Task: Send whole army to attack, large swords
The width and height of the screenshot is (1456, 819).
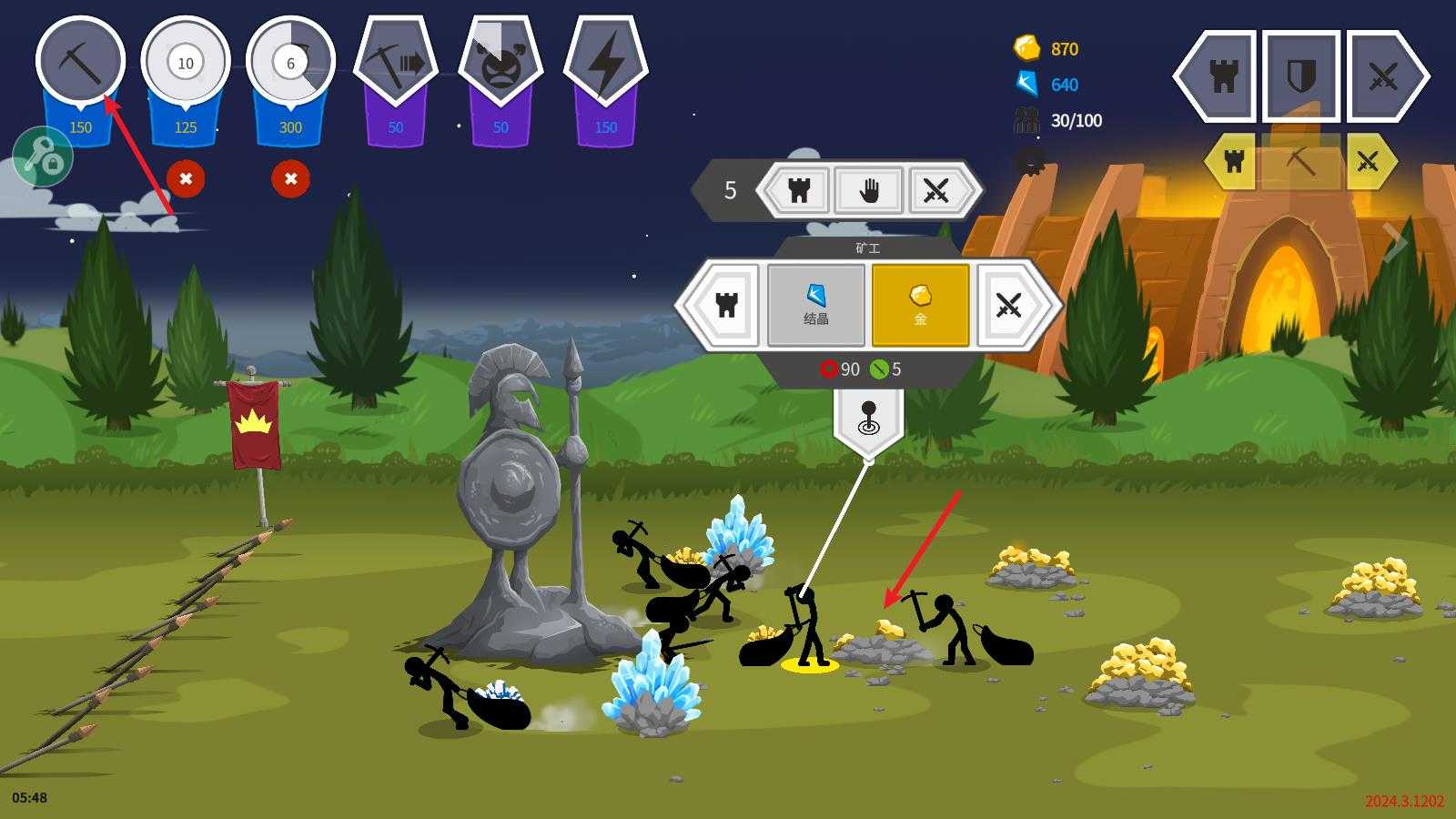Action: coord(1384,76)
